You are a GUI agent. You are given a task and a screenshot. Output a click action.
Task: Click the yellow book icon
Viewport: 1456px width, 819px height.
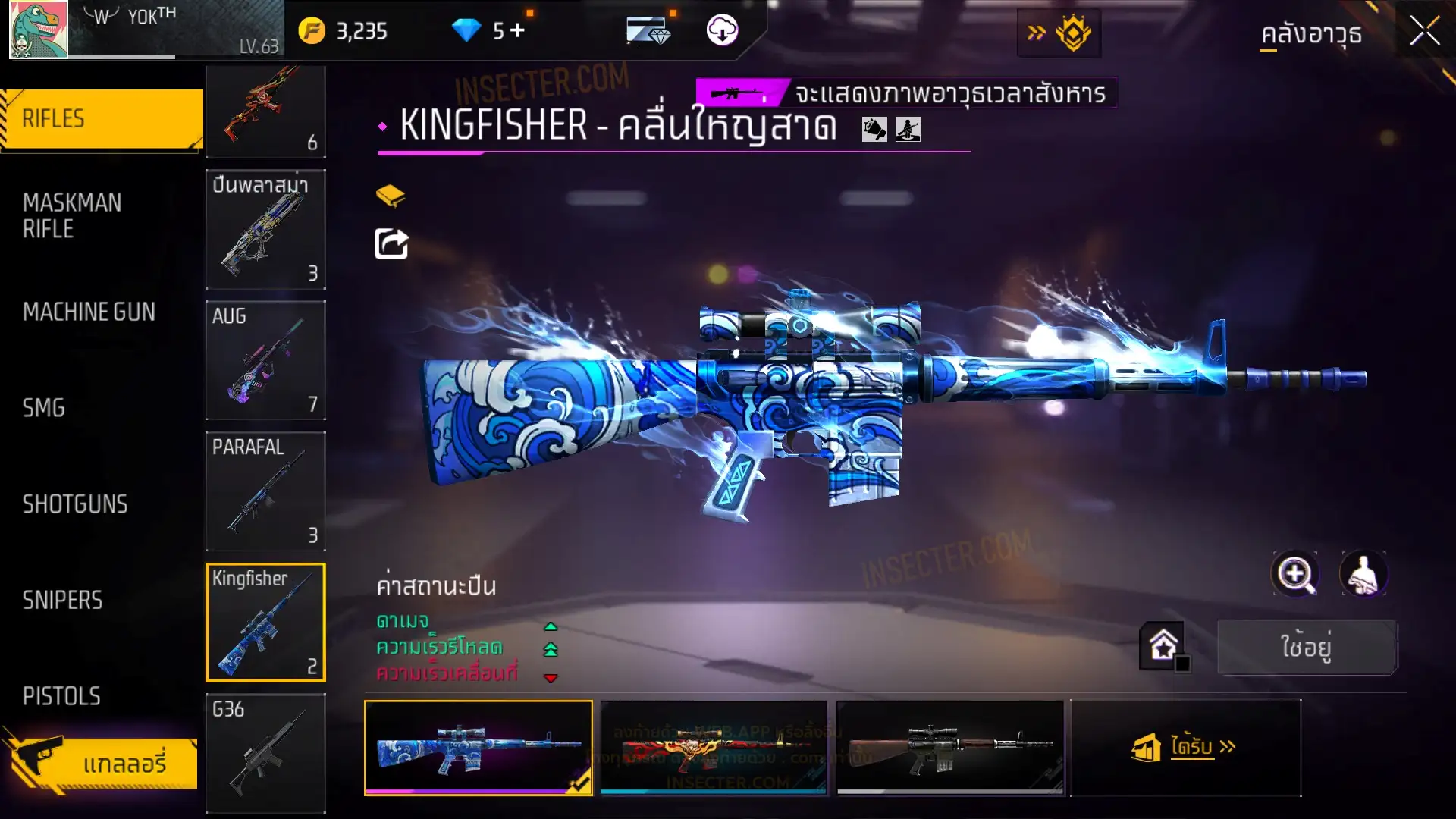pyautogui.click(x=391, y=196)
